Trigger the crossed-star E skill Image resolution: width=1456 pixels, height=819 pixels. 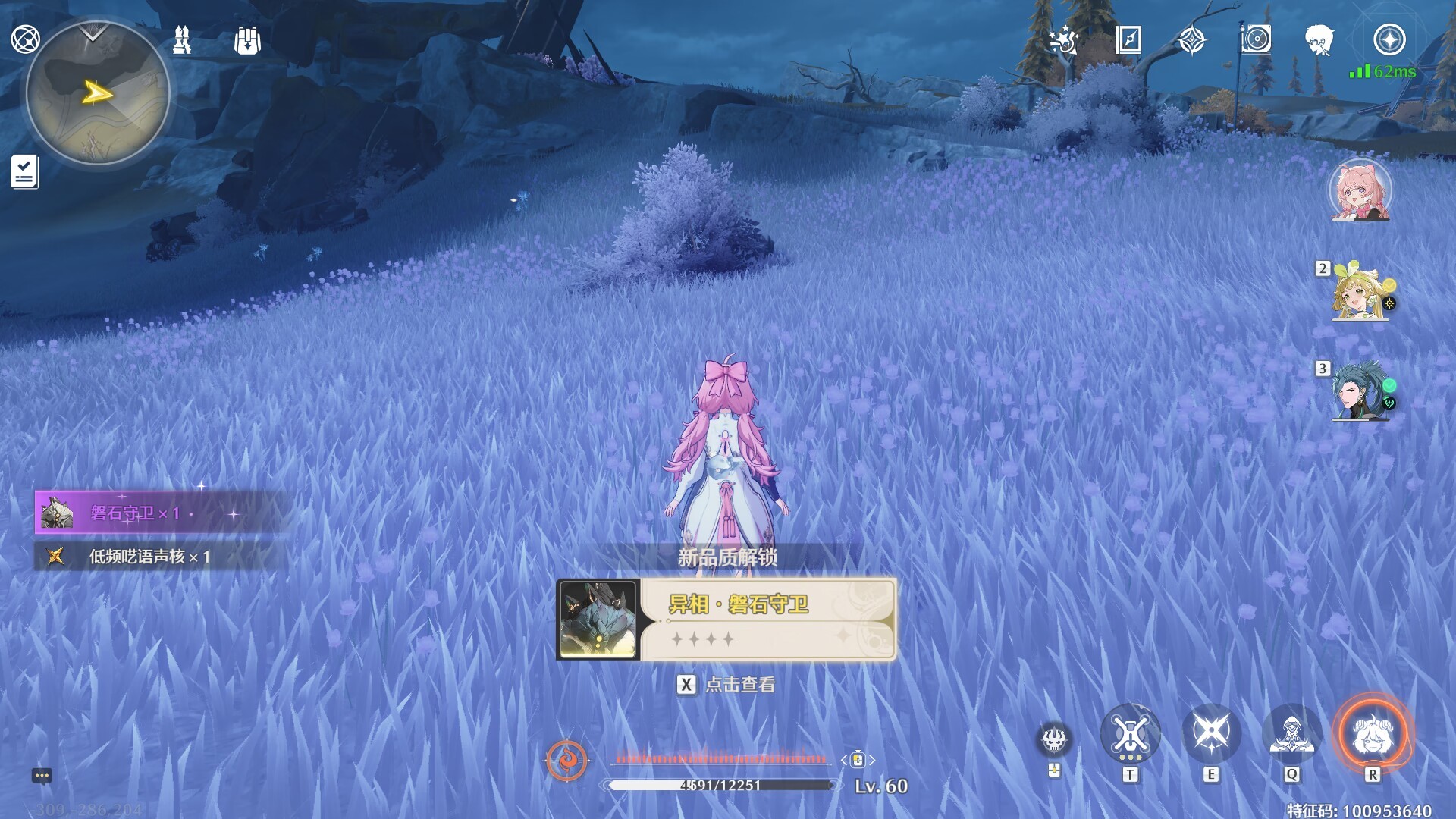pyautogui.click(x=1211, y=733)
